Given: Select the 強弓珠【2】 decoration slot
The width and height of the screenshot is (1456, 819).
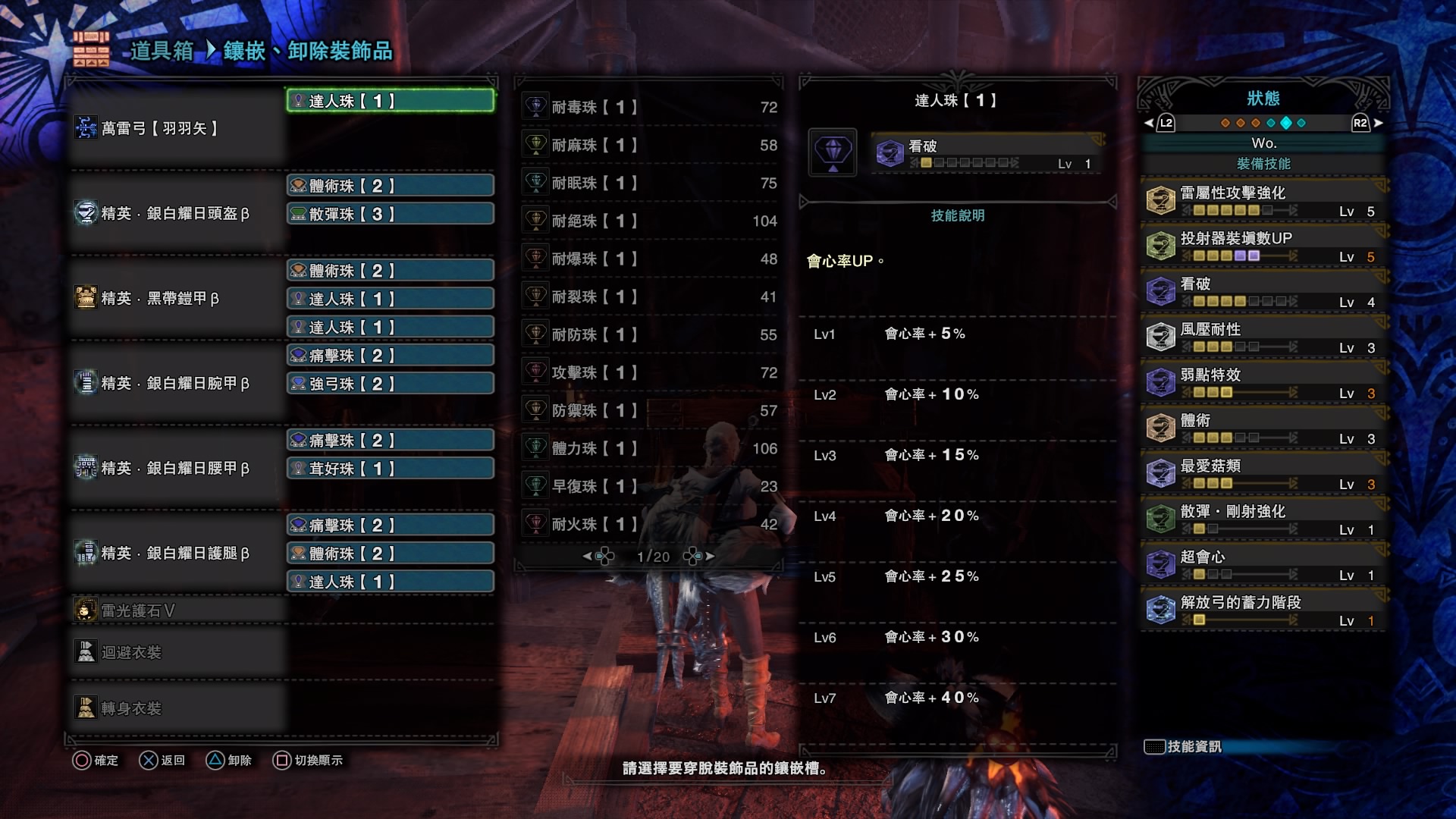Looking at the screenshot, I should pyautogui.click(x=391, y=384).
